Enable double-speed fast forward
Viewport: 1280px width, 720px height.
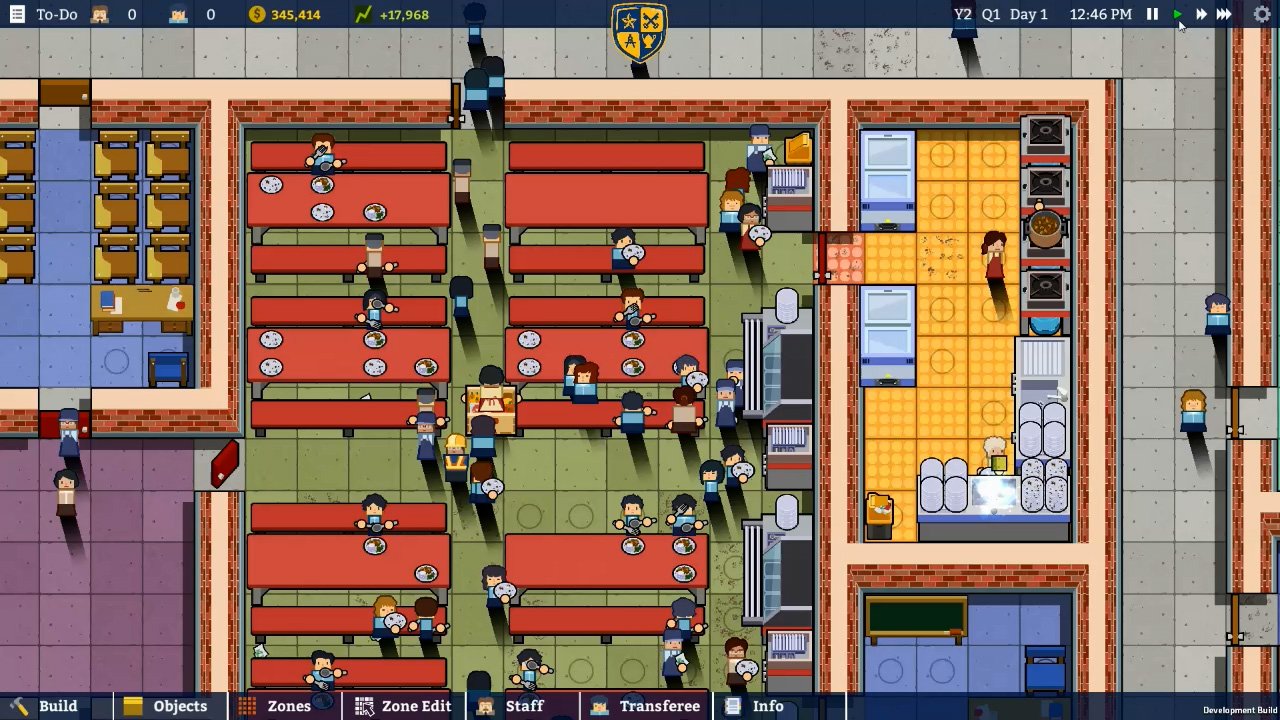point(1200,14)
